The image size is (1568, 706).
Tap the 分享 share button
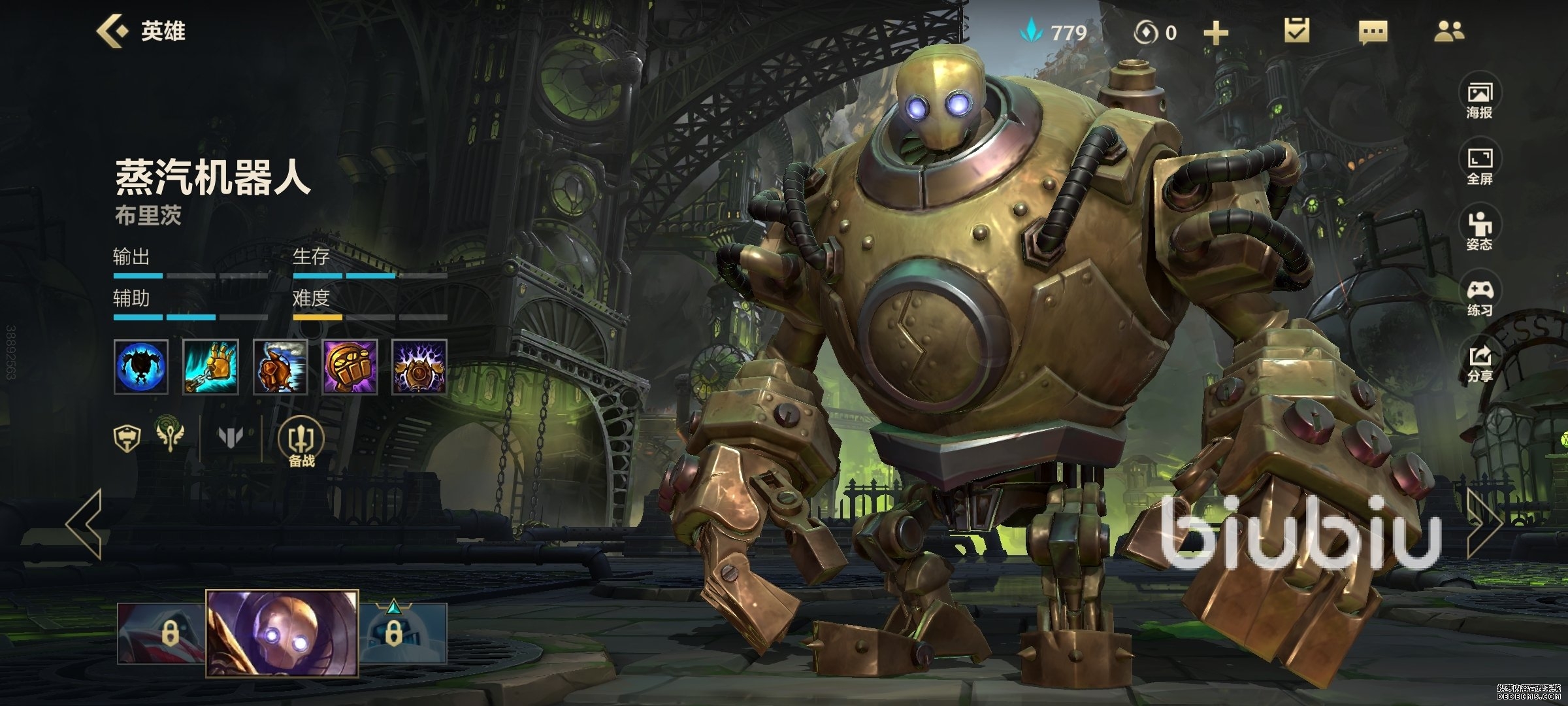pos(1479,363)
